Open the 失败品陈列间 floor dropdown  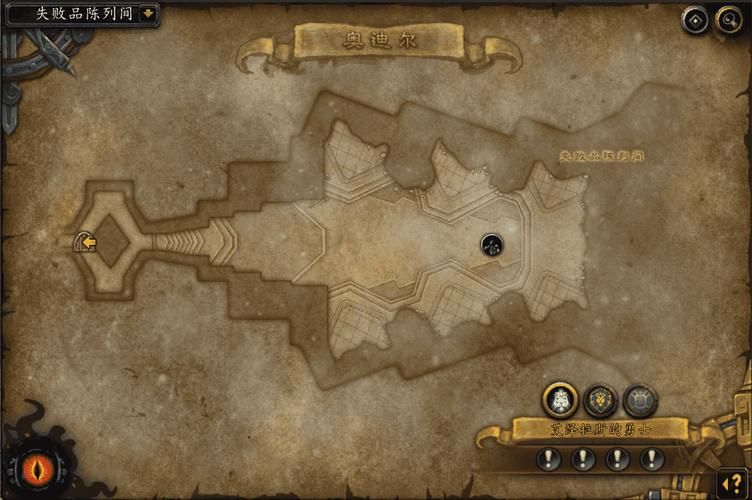(x=149, y=14)
